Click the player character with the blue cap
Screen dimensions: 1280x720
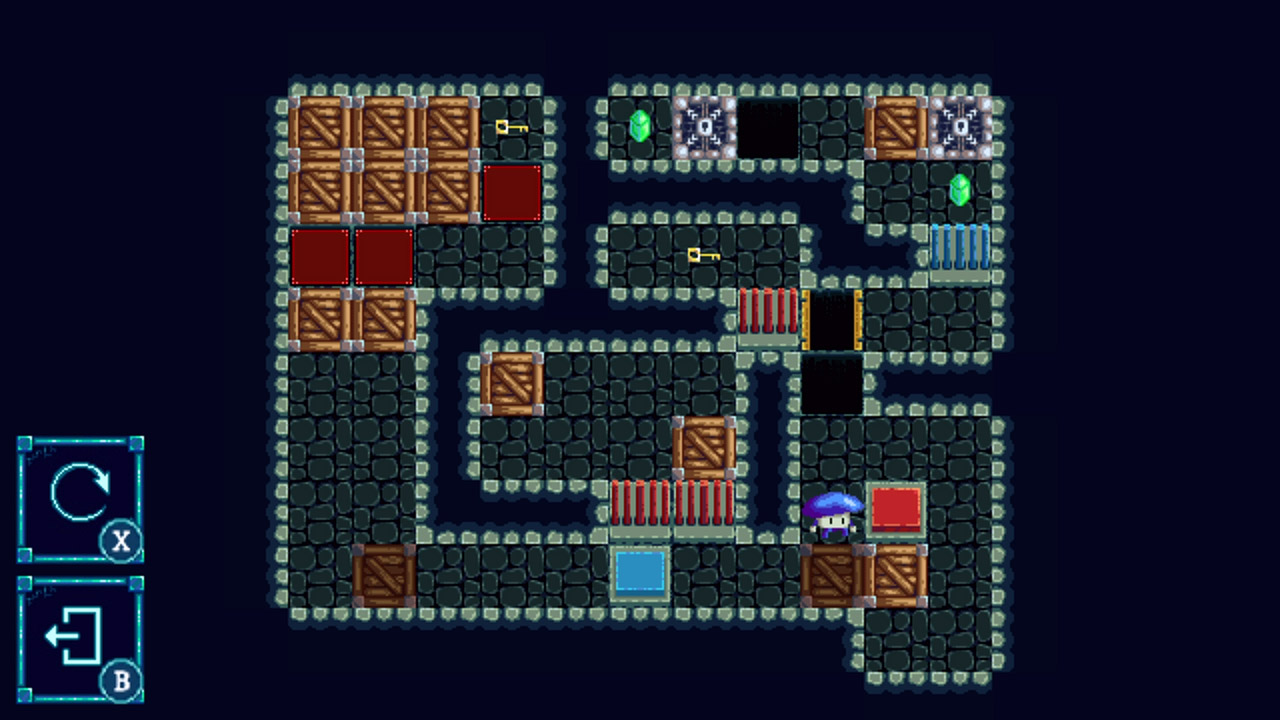tap(833, 515)
